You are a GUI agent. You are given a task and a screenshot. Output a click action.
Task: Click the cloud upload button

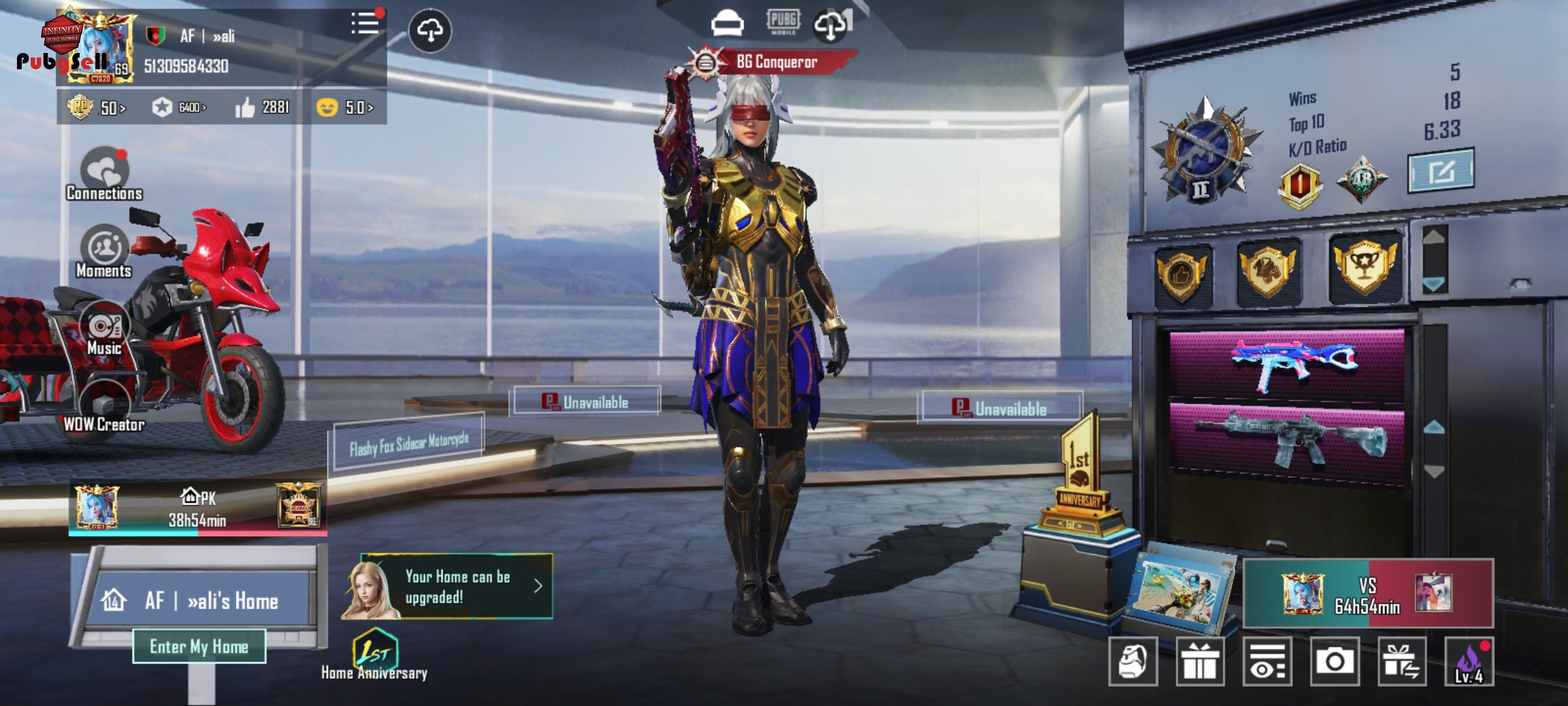[x=430, y=30]
